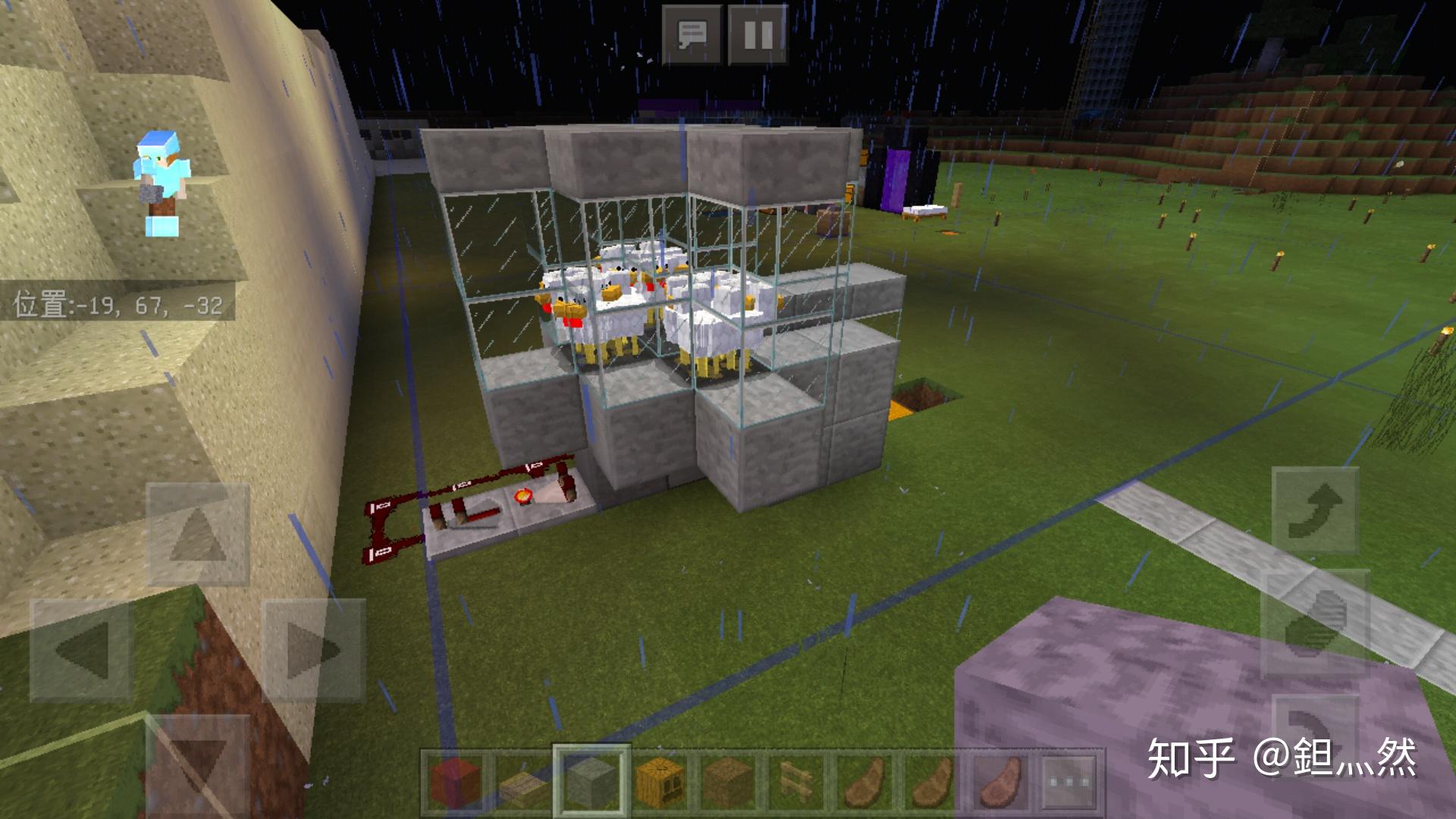Select the redstone block hotbar slot
The height and width of the screenshot is (819, 1456).
tap(455, 781)
